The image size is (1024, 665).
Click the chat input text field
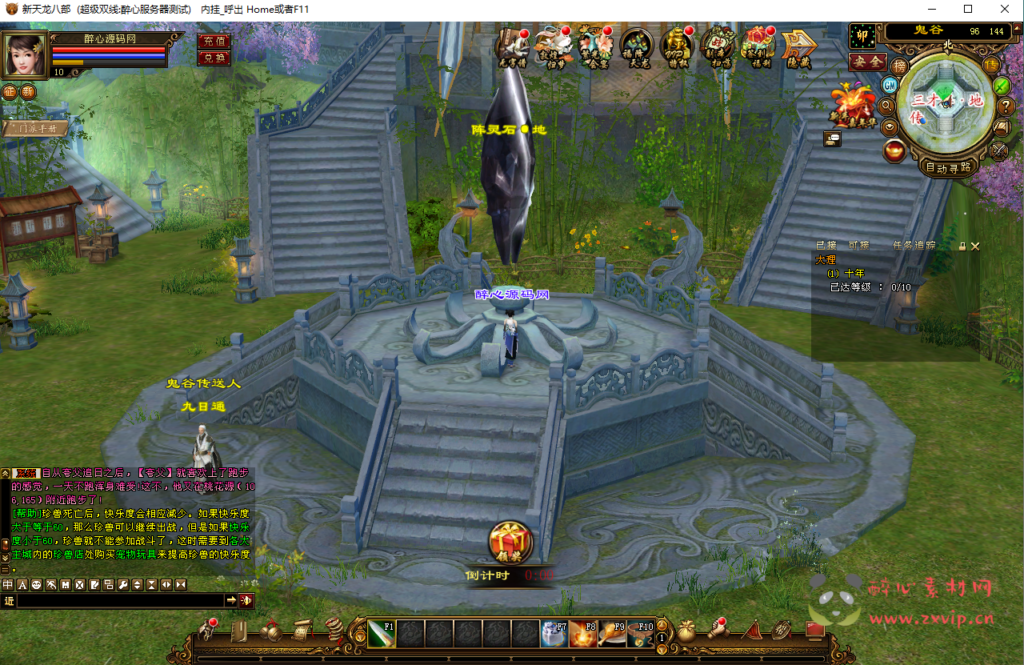click(x=120, y=600)
